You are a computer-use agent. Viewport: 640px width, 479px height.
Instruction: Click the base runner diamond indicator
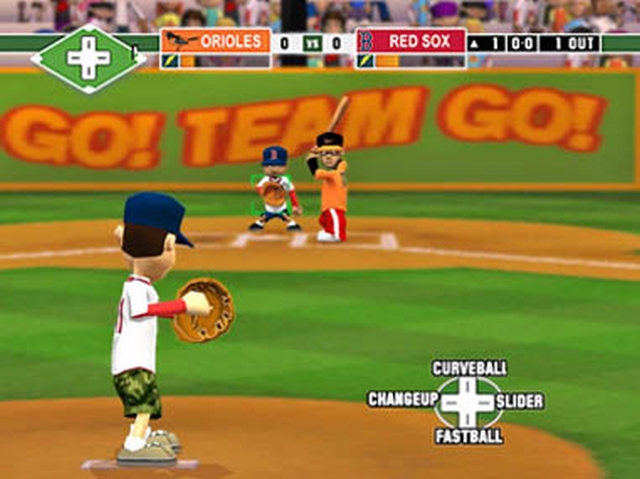click(x=88, y=58)
